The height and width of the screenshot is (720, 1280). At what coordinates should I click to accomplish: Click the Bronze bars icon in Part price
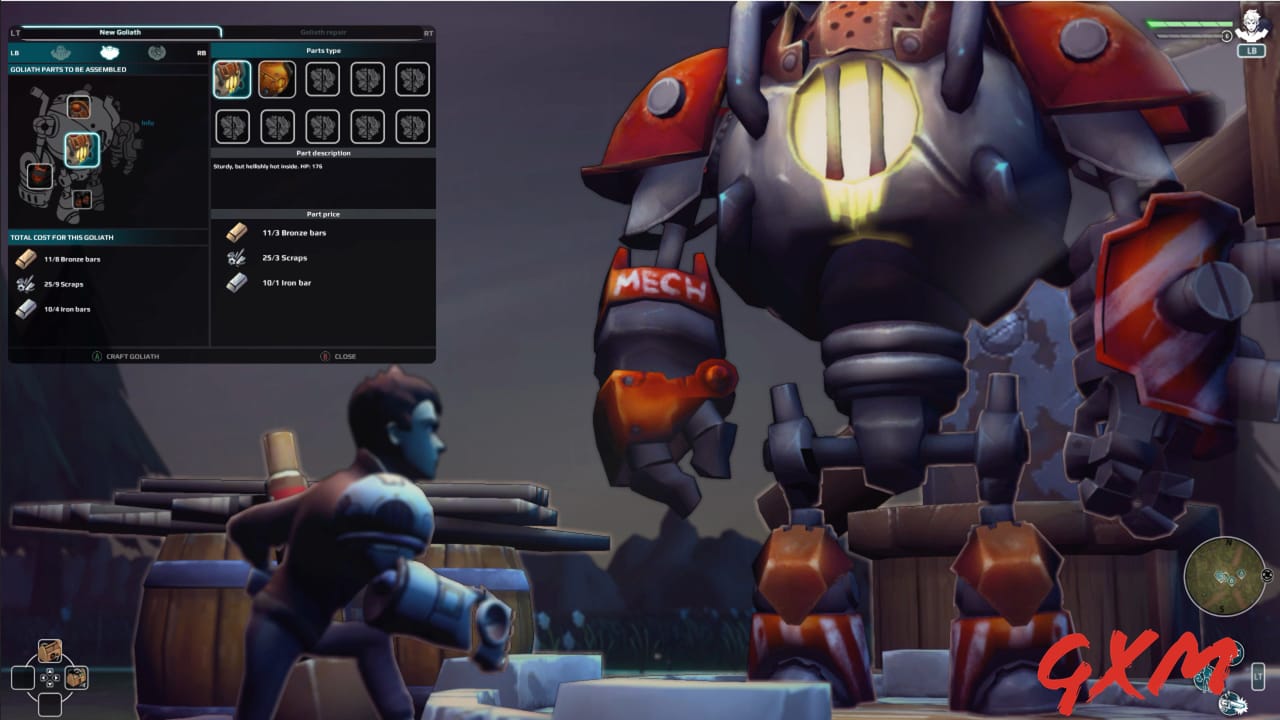tap(235, 232)
